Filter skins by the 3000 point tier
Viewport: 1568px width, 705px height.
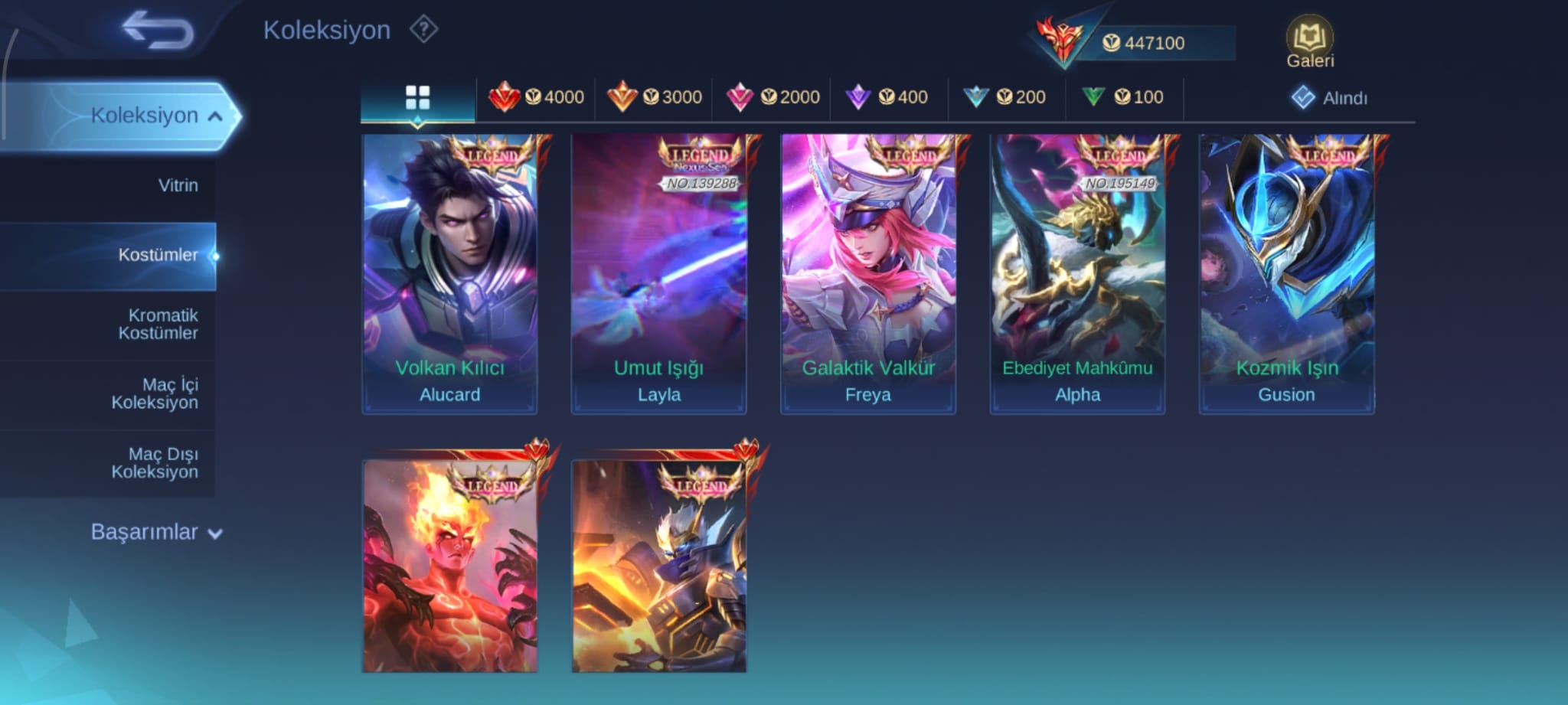coord(654,97)
